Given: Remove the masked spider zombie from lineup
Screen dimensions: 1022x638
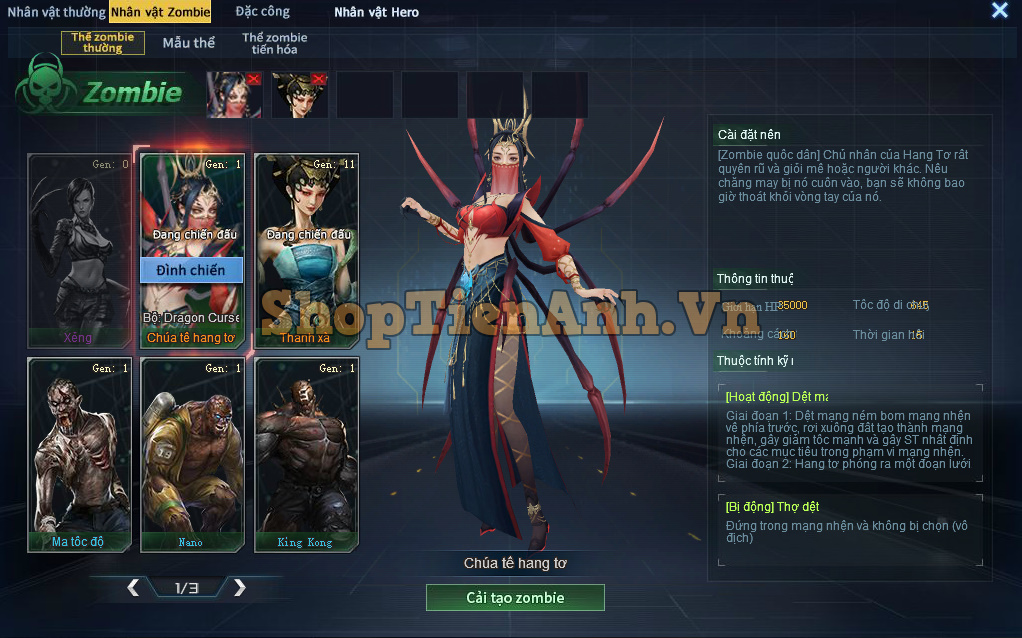Looking at the screenshot, I should pyautogui.click(x=253, y=79).
